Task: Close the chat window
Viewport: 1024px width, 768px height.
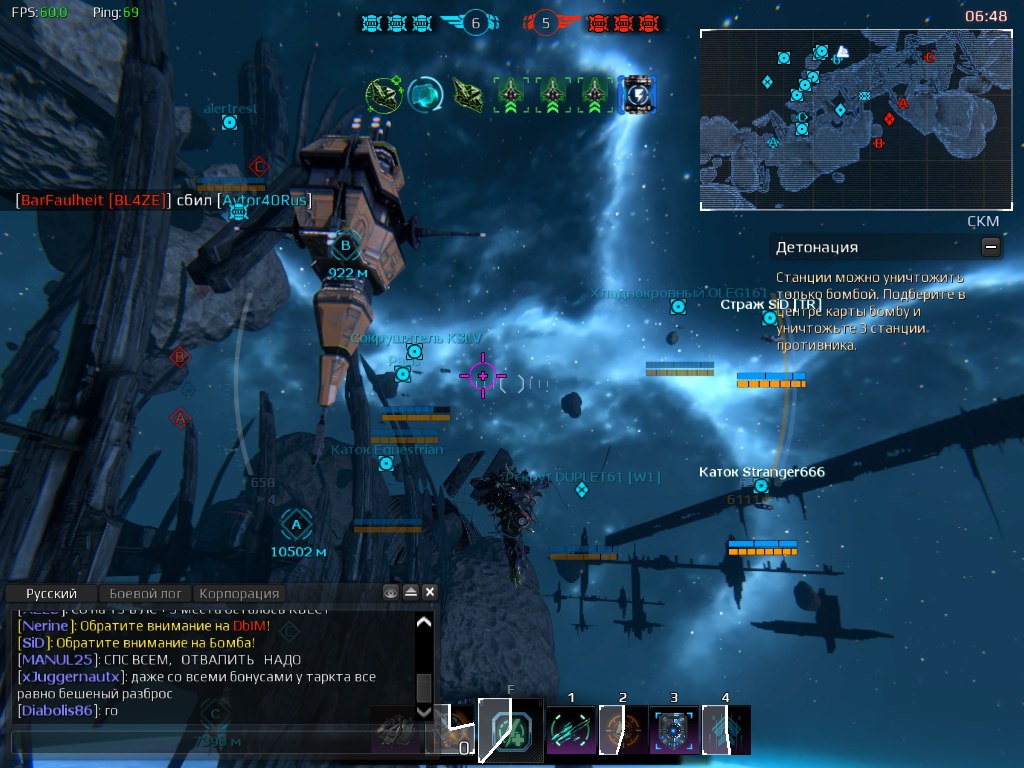Action: coord(430,593)
